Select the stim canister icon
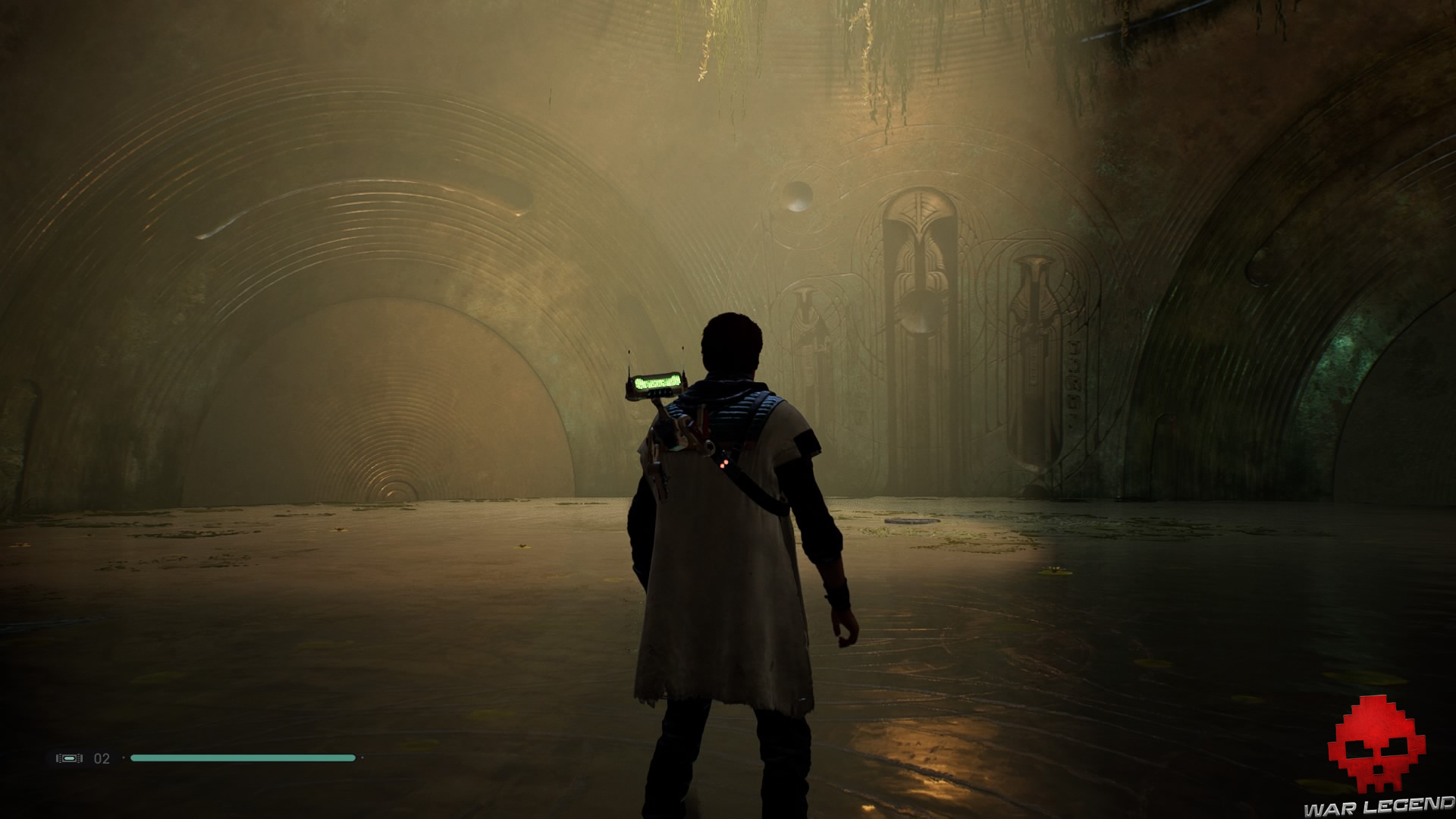Image resolution: width=1456 pixels, height=819 pixels. (69, 758)
